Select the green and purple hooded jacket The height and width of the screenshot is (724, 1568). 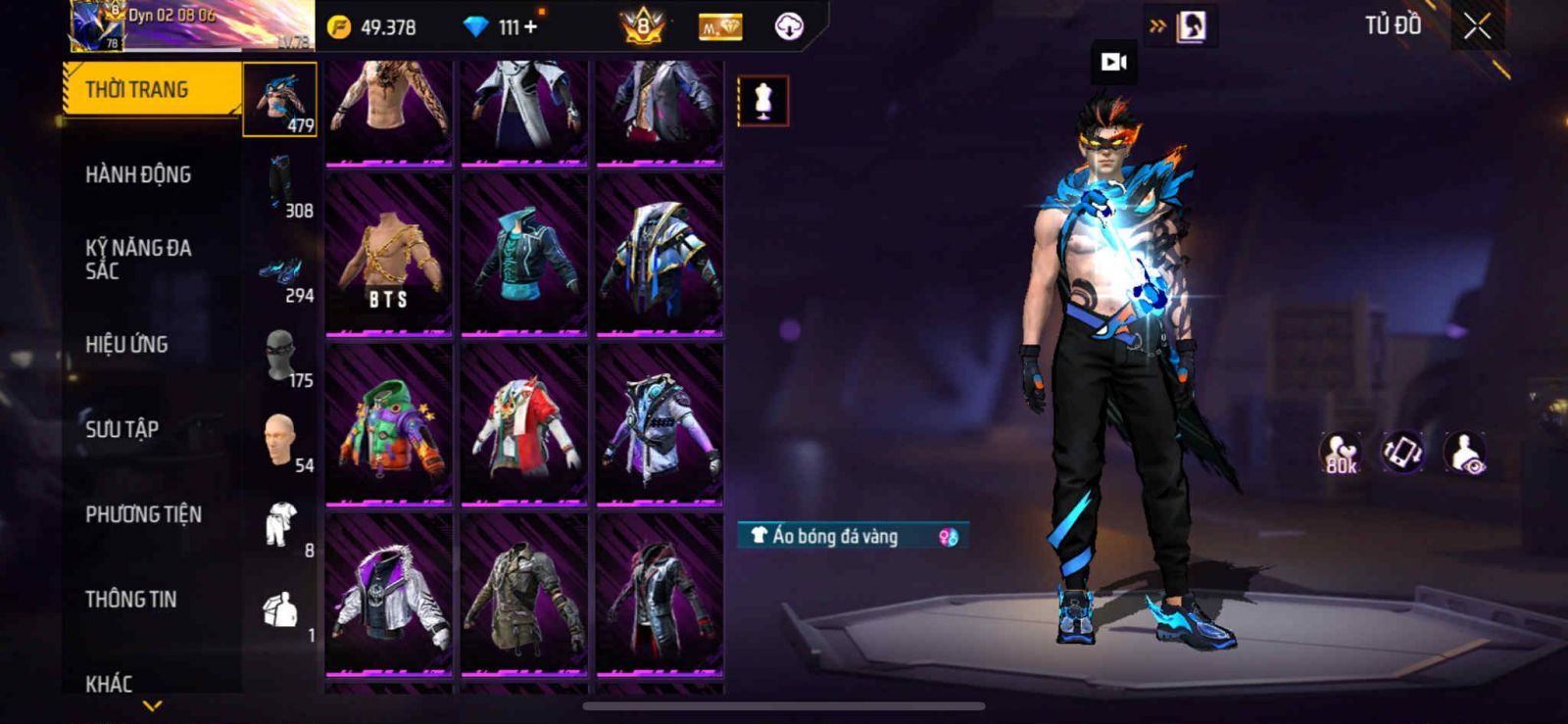click(389, 425)
